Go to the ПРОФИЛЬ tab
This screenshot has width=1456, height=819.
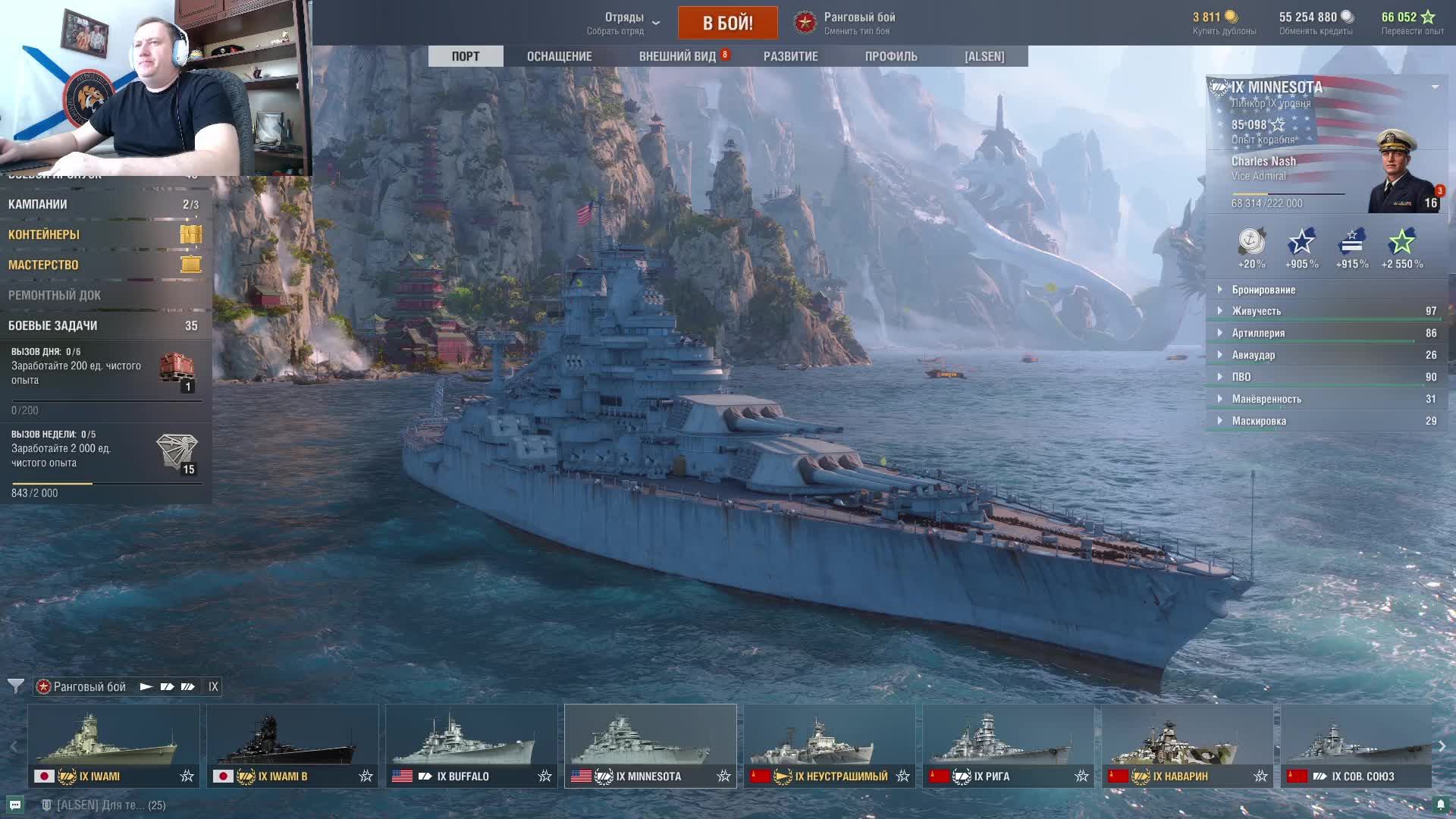coord(890,56)
